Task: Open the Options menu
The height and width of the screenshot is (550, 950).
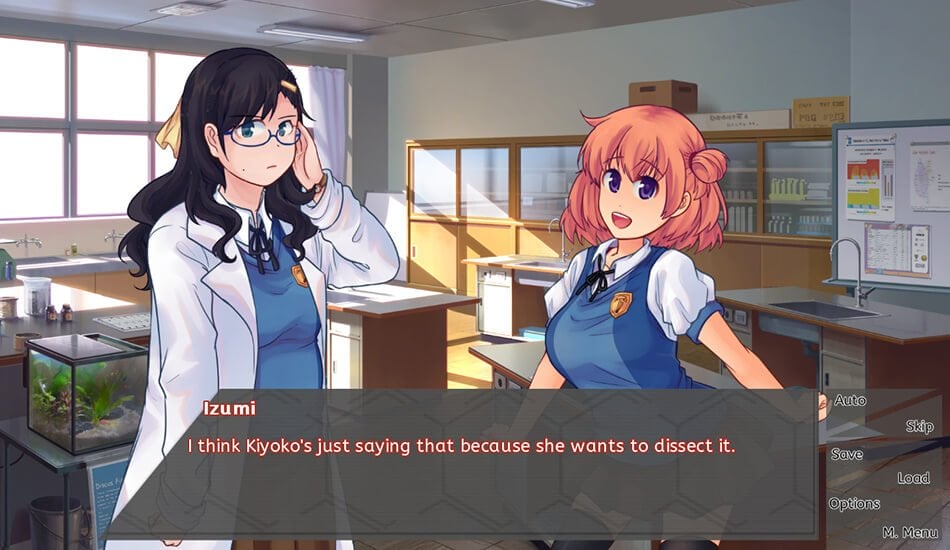Action: click(x=854, y=504)
